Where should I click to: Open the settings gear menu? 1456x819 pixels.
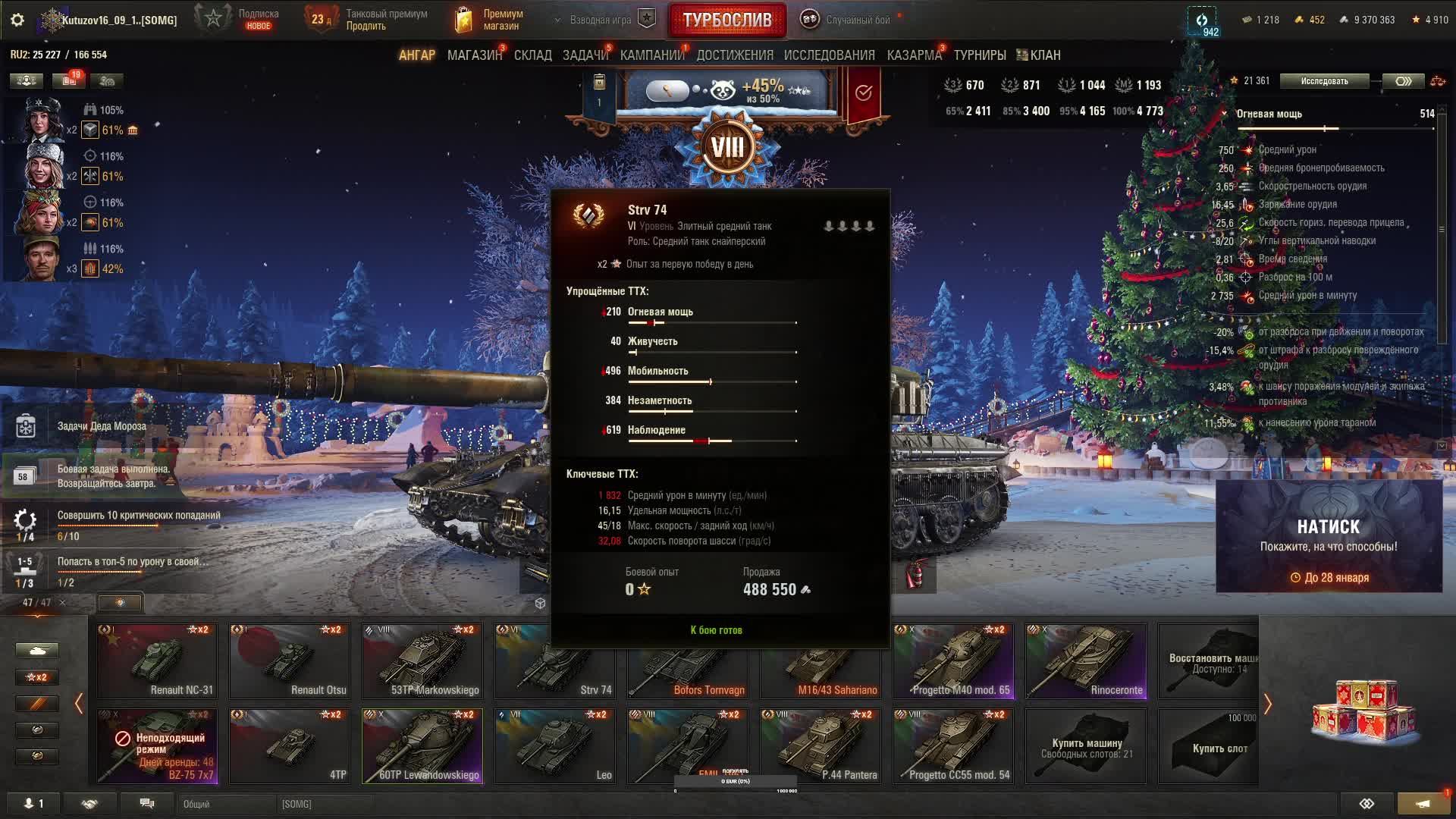tap(17, 20)
